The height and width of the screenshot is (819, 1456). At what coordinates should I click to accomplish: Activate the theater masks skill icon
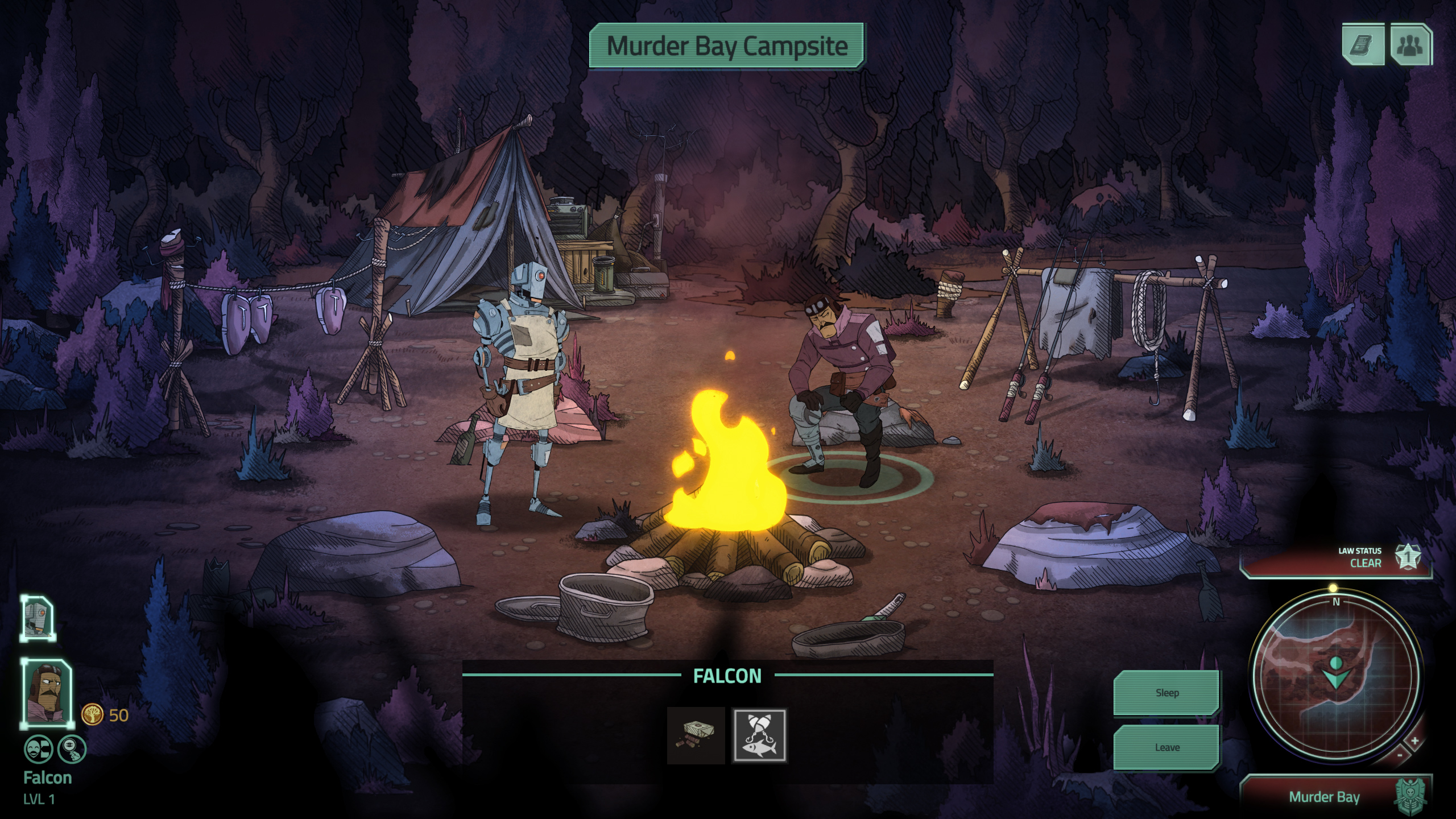[x=38, y=749]
